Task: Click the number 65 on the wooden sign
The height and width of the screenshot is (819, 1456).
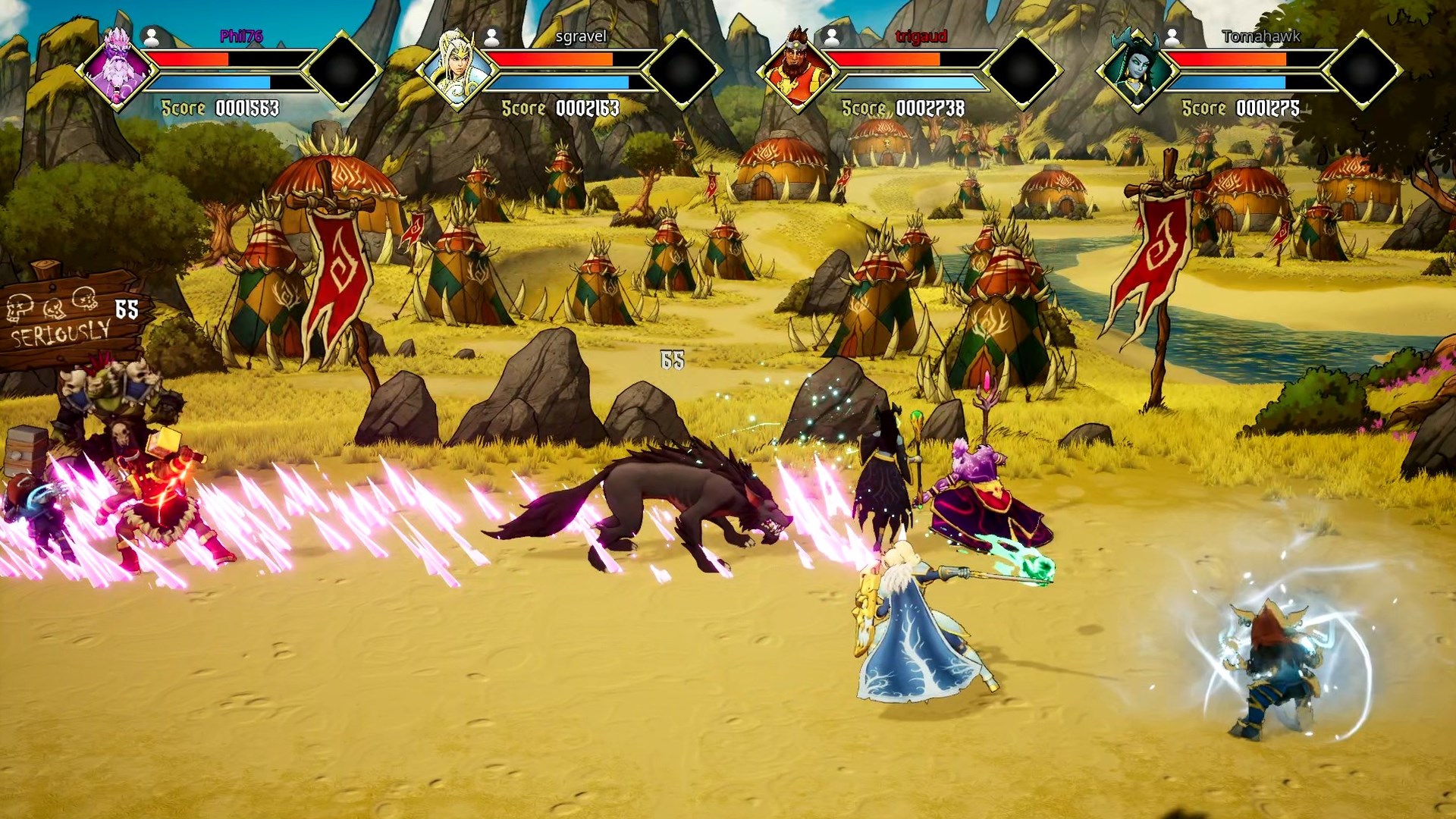Action: coord(127,306)
